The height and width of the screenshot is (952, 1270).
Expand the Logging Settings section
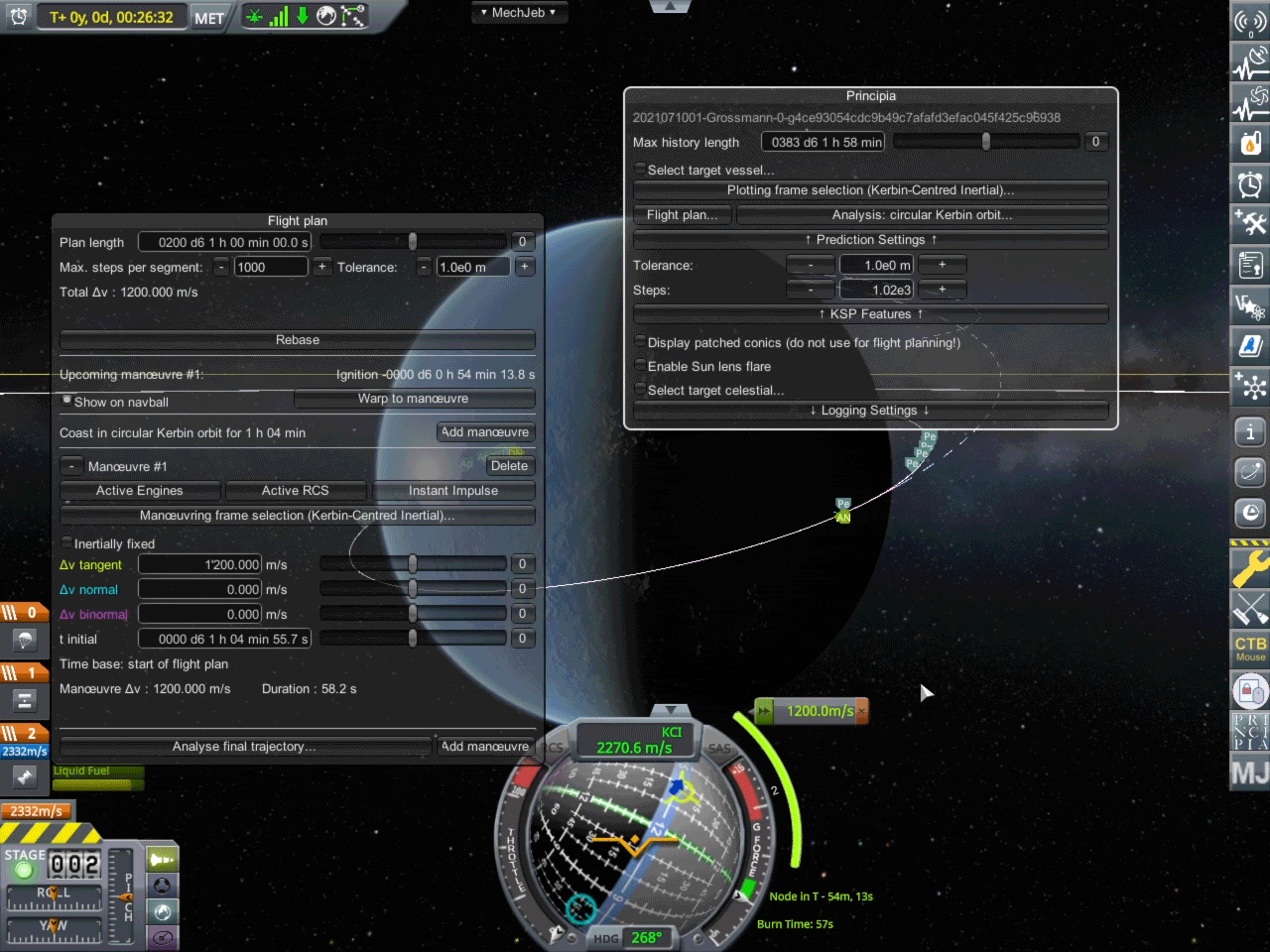870,410
